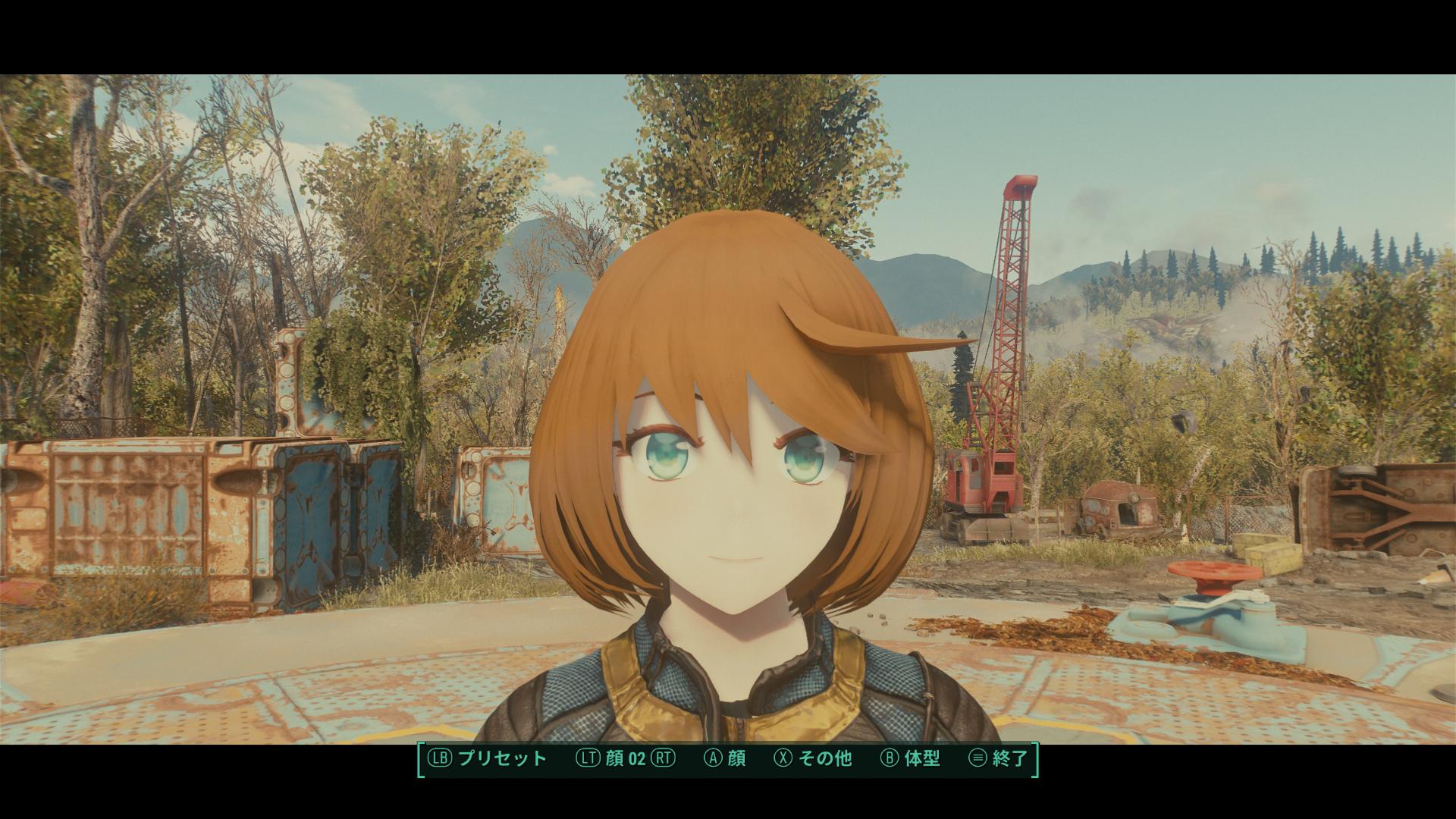The height and width of the screenshot is (819, 1456).
Task: Click the character's orange bangs
Action: 720,341
